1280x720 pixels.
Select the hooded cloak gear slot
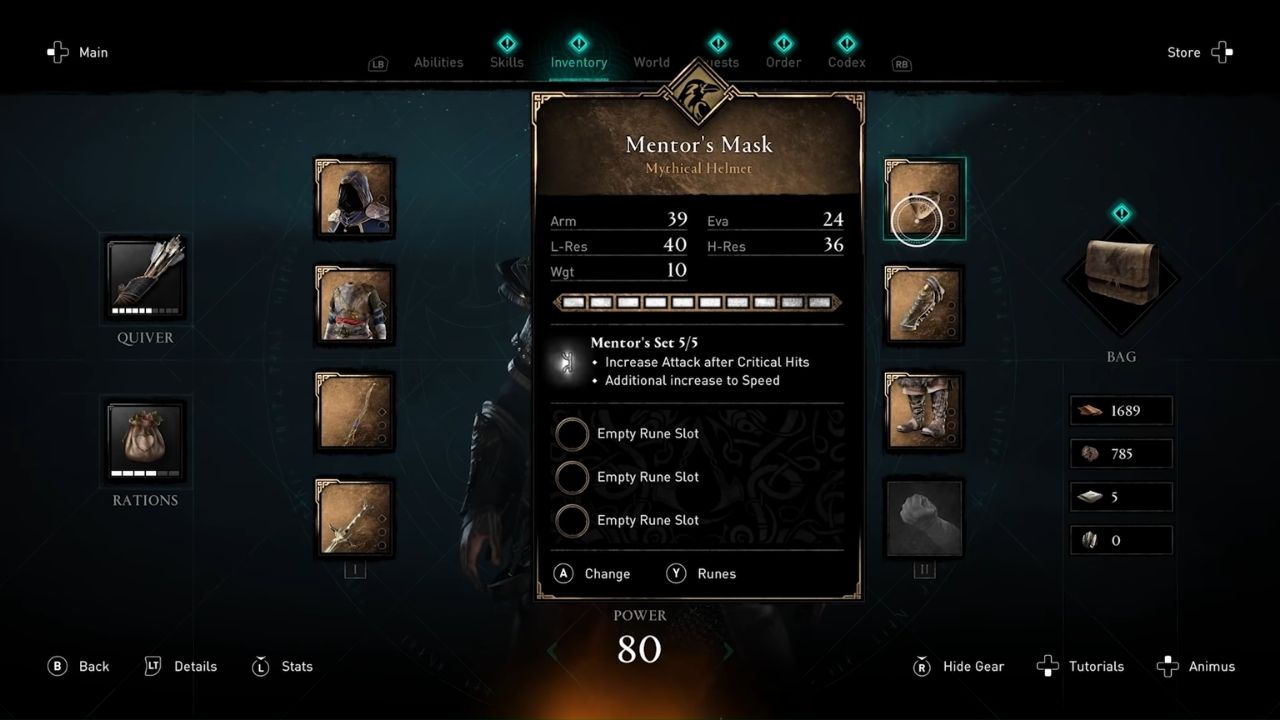354,197
